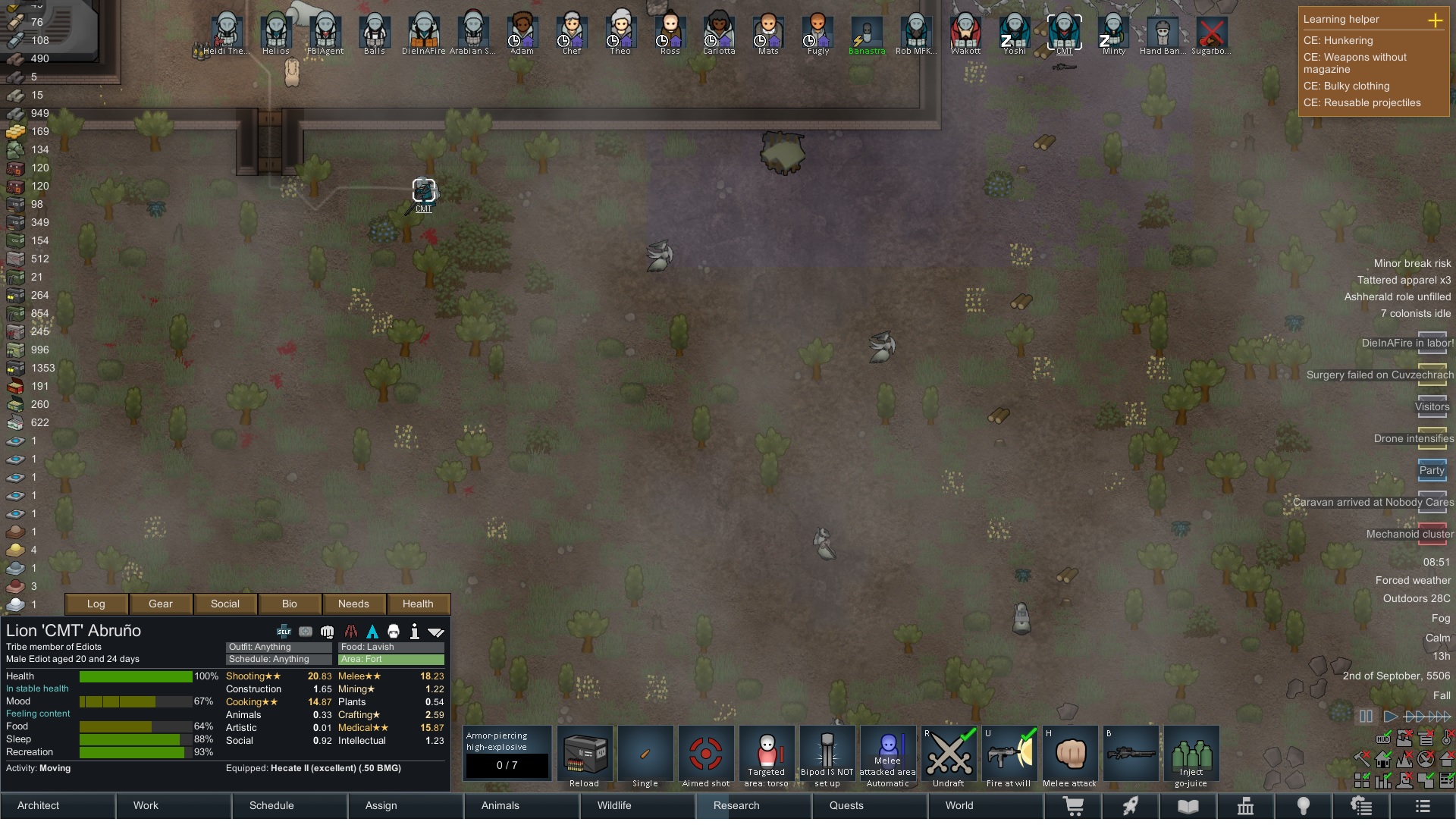
Task: Select colonist Banastra in the colonist bar
Action: 867,35
